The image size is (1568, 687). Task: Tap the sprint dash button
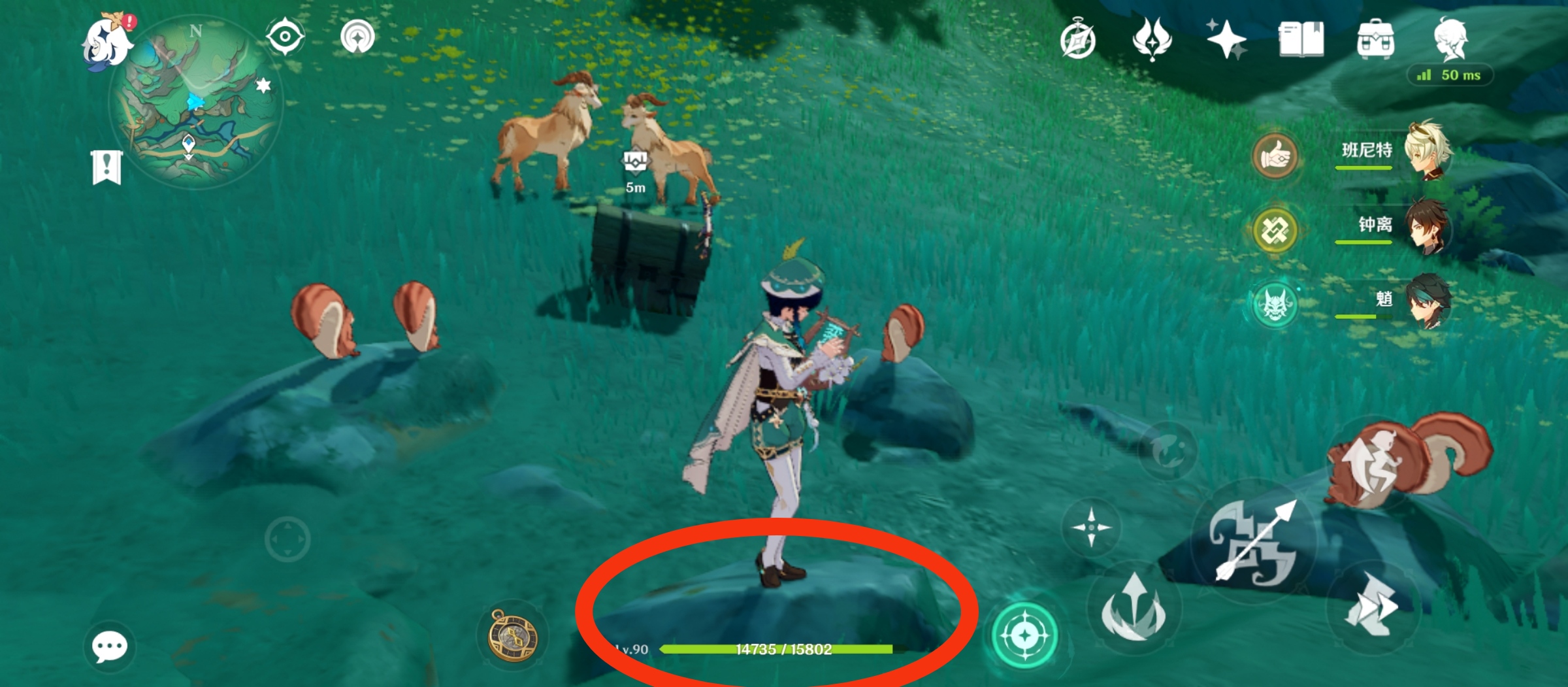pyautogui.click(x=1372, y=608)
